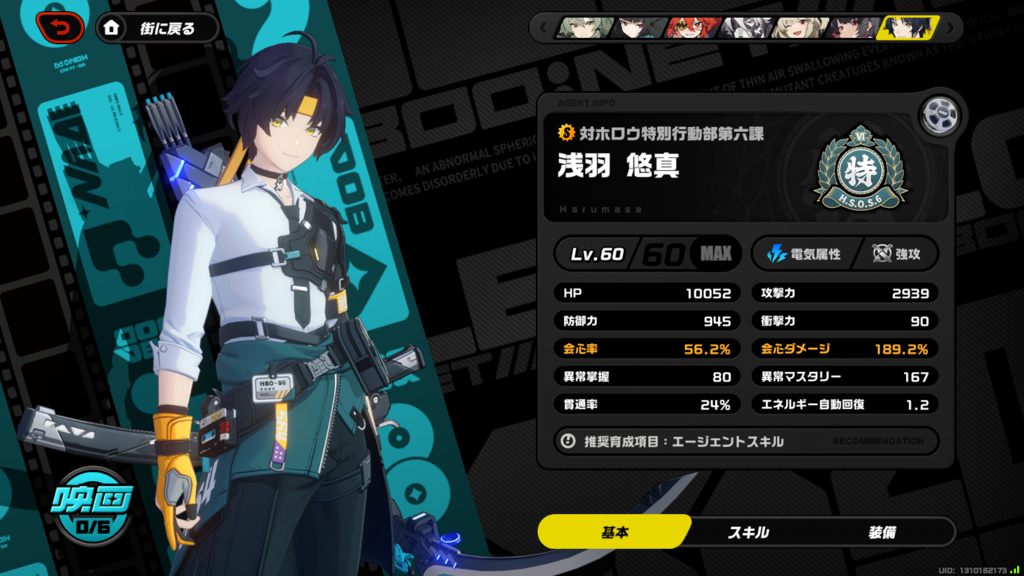Open the 装備 equipment tab
1024x576 pixels.
click(x=882, y=532)
